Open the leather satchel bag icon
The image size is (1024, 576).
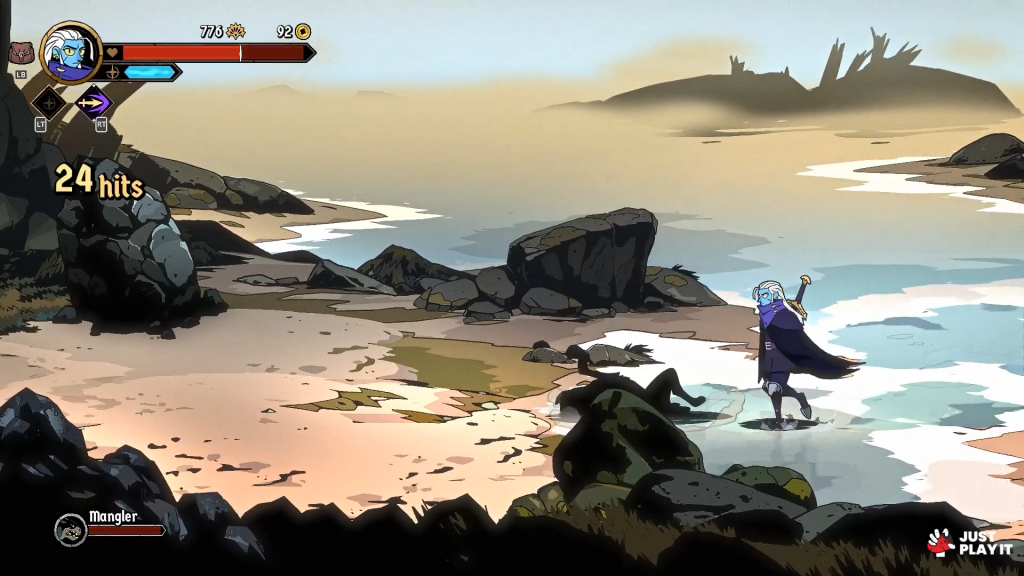coord(21,53)
